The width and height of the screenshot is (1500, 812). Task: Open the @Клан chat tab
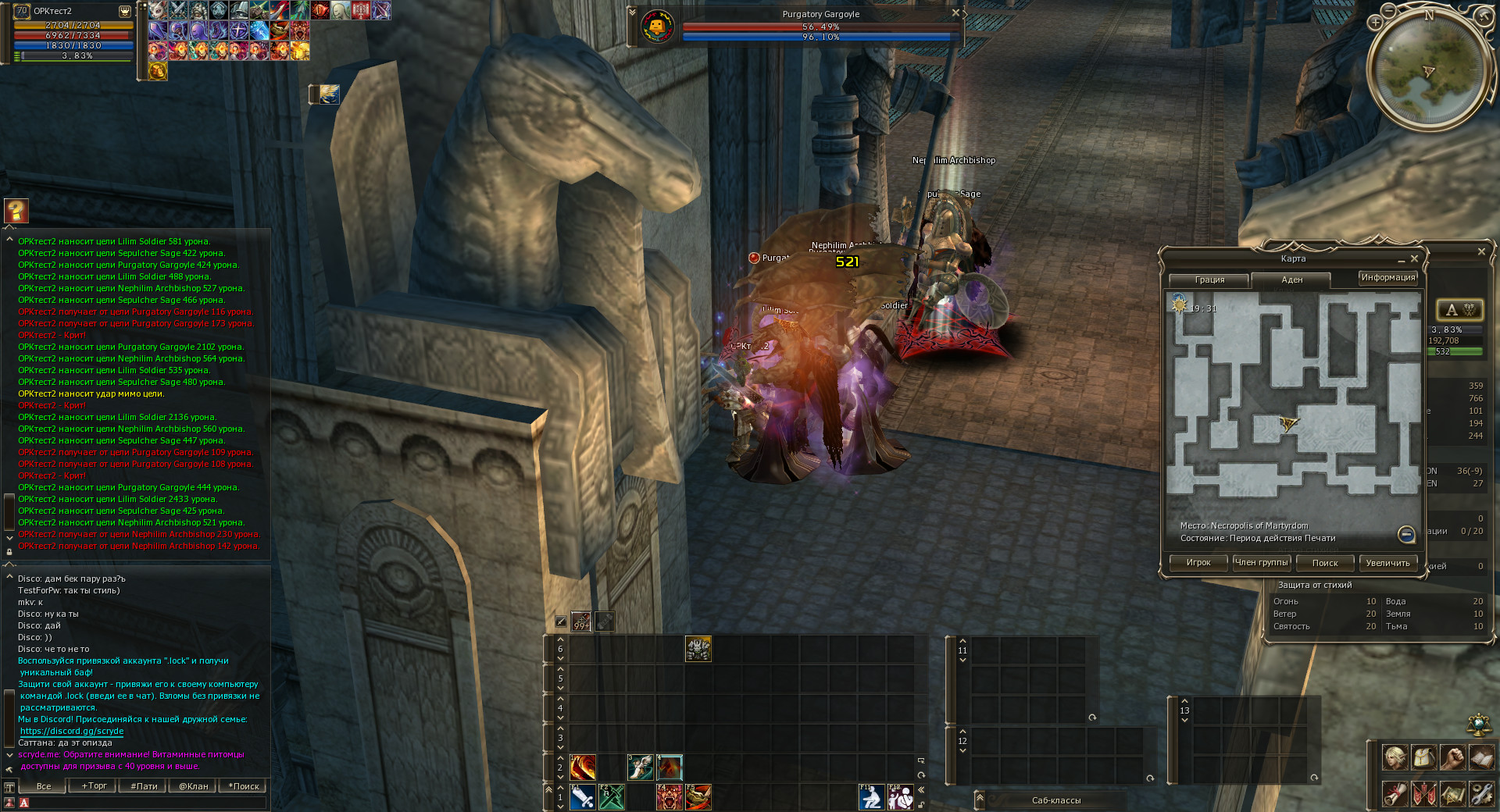[193, 786]
